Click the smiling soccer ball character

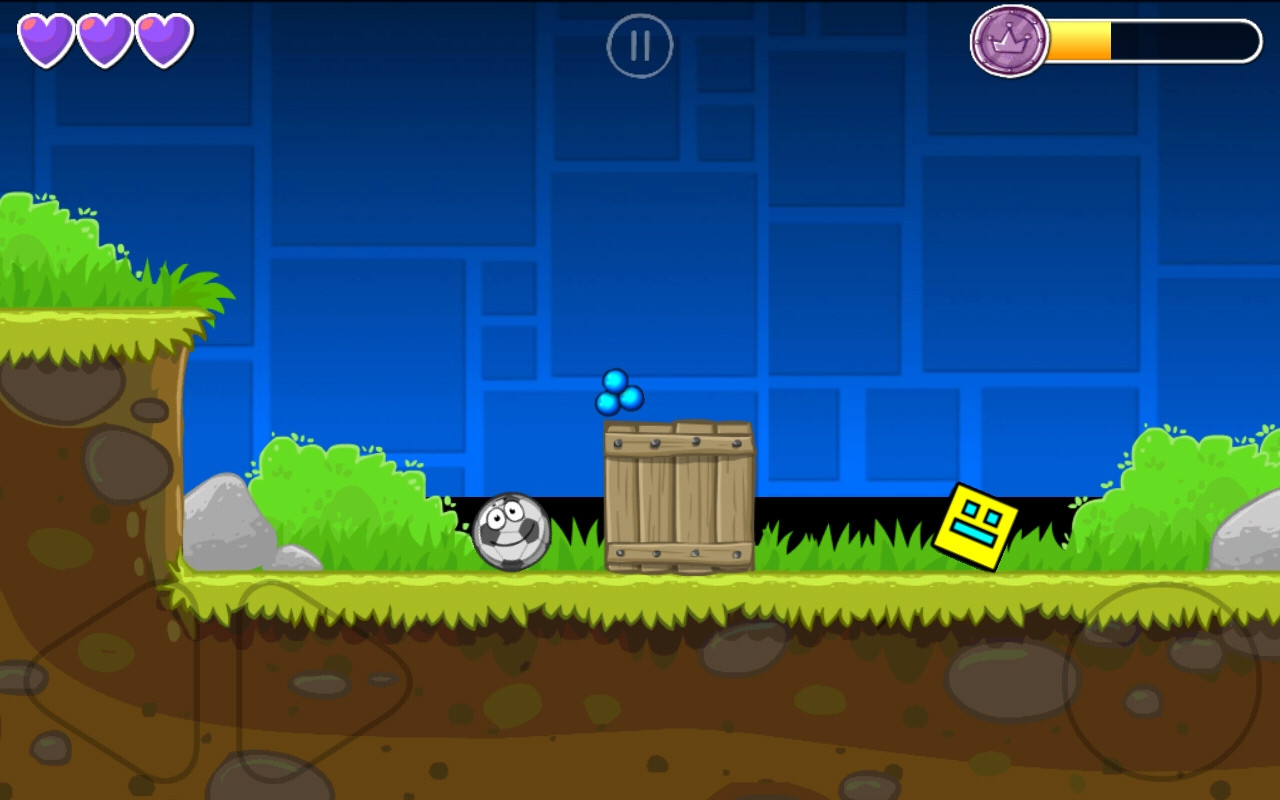511,533
